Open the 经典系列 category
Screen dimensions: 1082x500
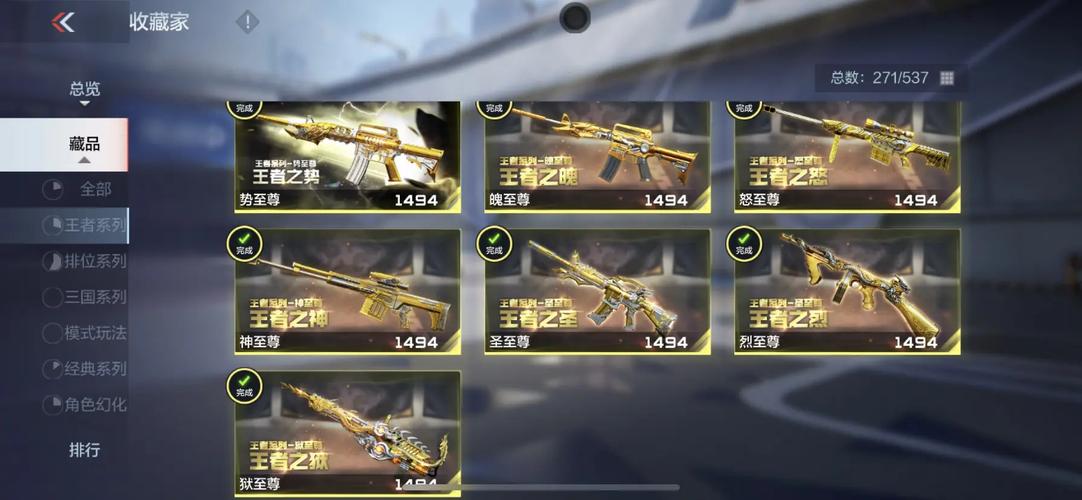pyautogui.click(x=95, y=369)
